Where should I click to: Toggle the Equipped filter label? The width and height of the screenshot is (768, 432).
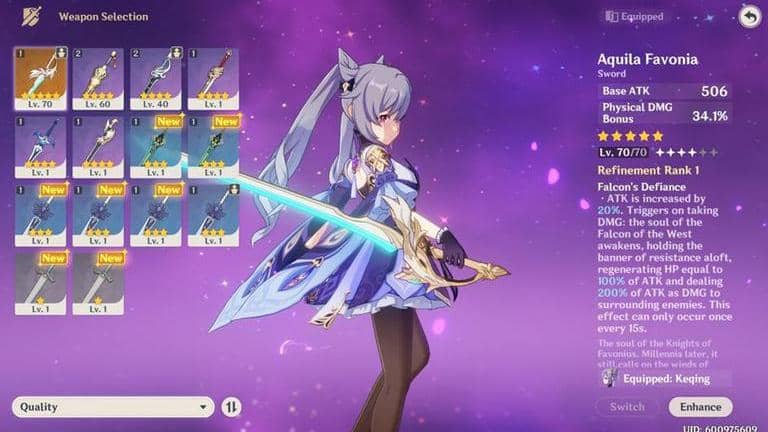coord(635,16)
